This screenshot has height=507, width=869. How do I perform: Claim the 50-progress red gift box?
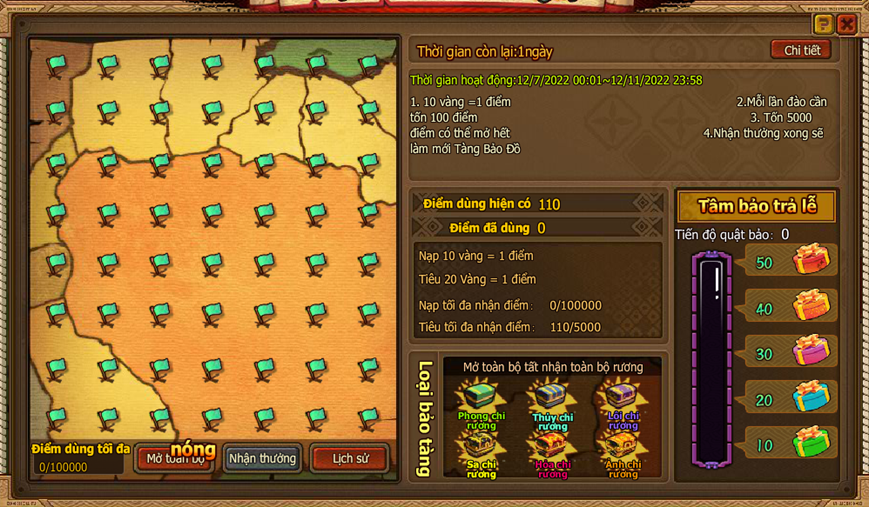click(x=811, y=262)
